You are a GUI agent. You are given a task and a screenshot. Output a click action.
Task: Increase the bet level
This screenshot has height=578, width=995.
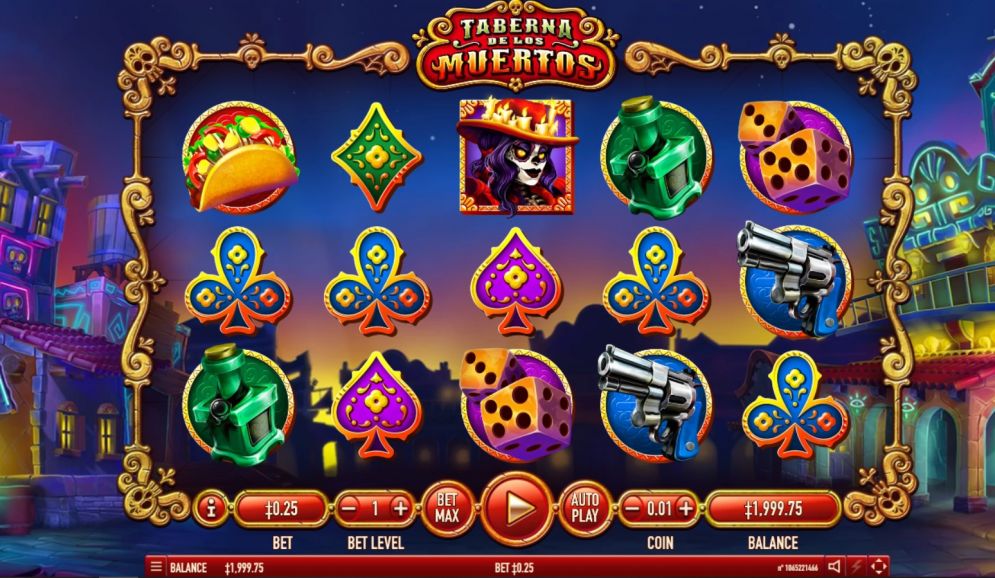pyautogui.click(x=400, y=509)
